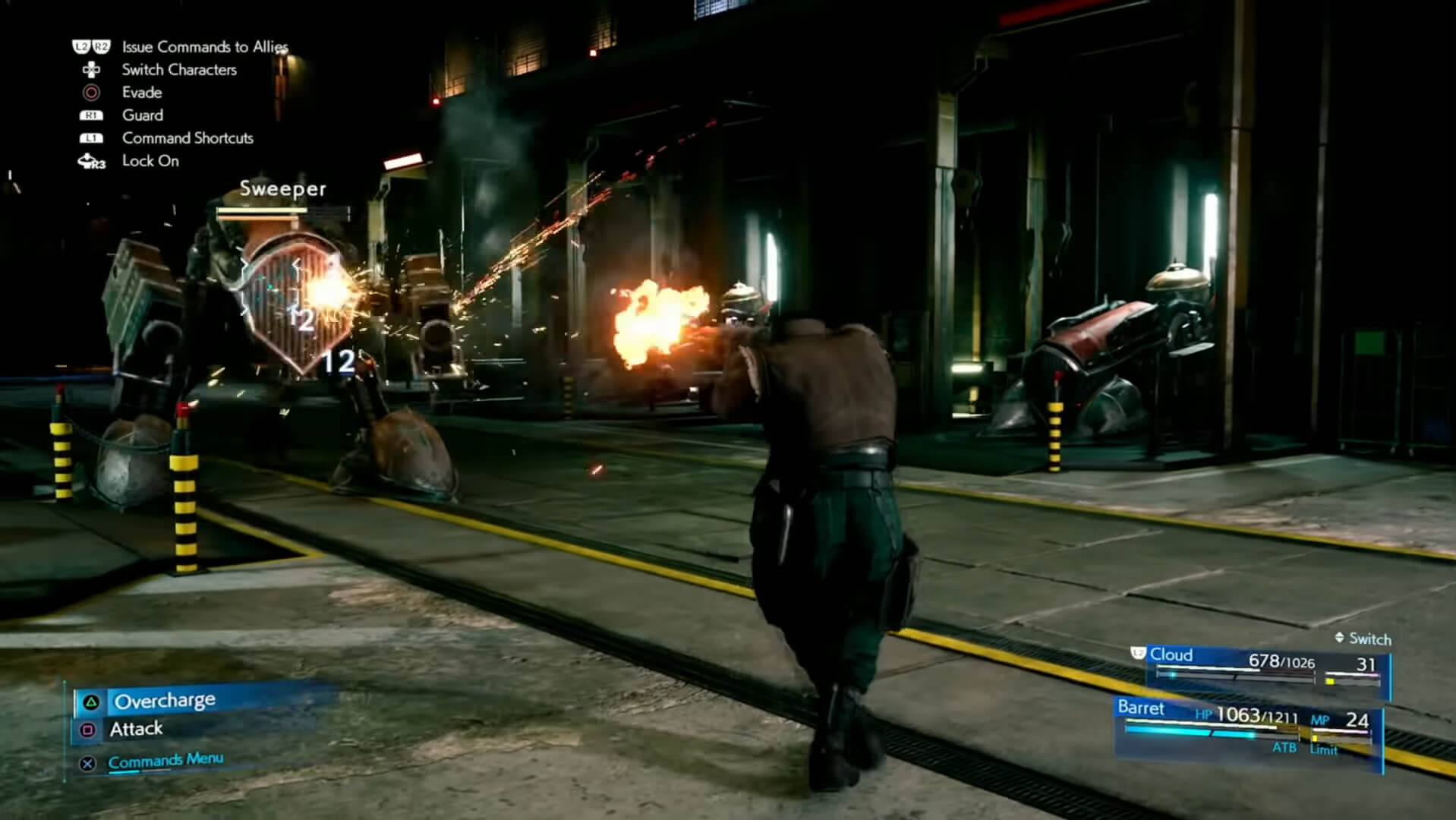Screen dimensions: 1456x820
Task: Click the R1 Guard button icon
Action: pos(90,115)
